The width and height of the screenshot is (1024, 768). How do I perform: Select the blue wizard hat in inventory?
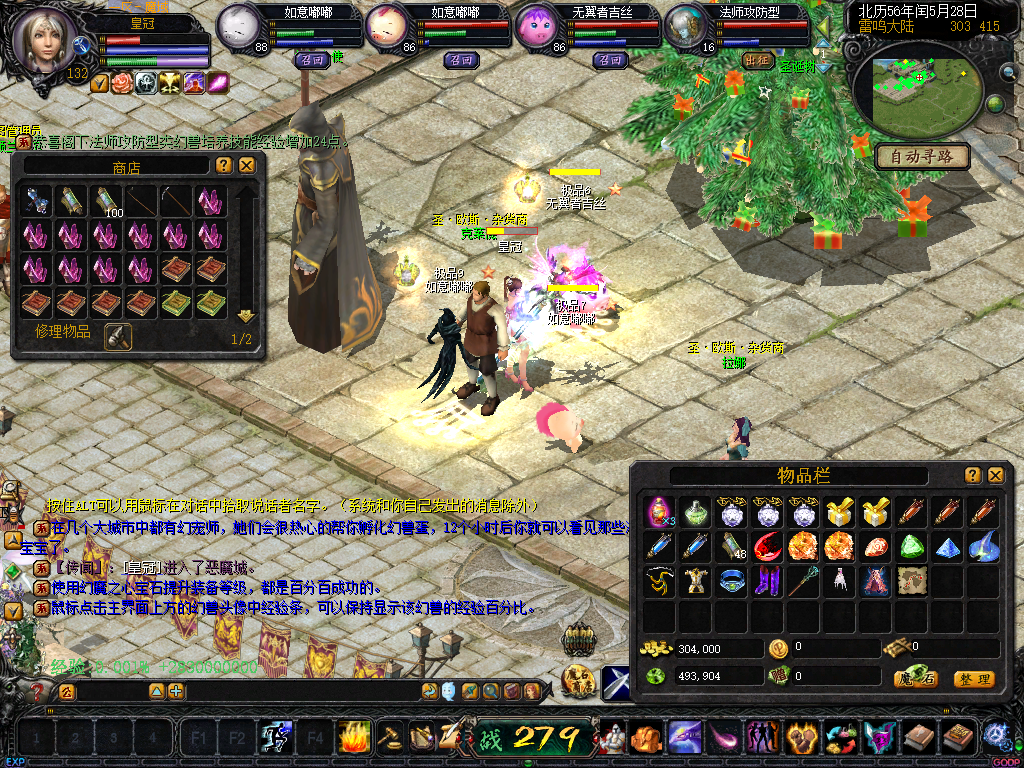pos(983,547)
